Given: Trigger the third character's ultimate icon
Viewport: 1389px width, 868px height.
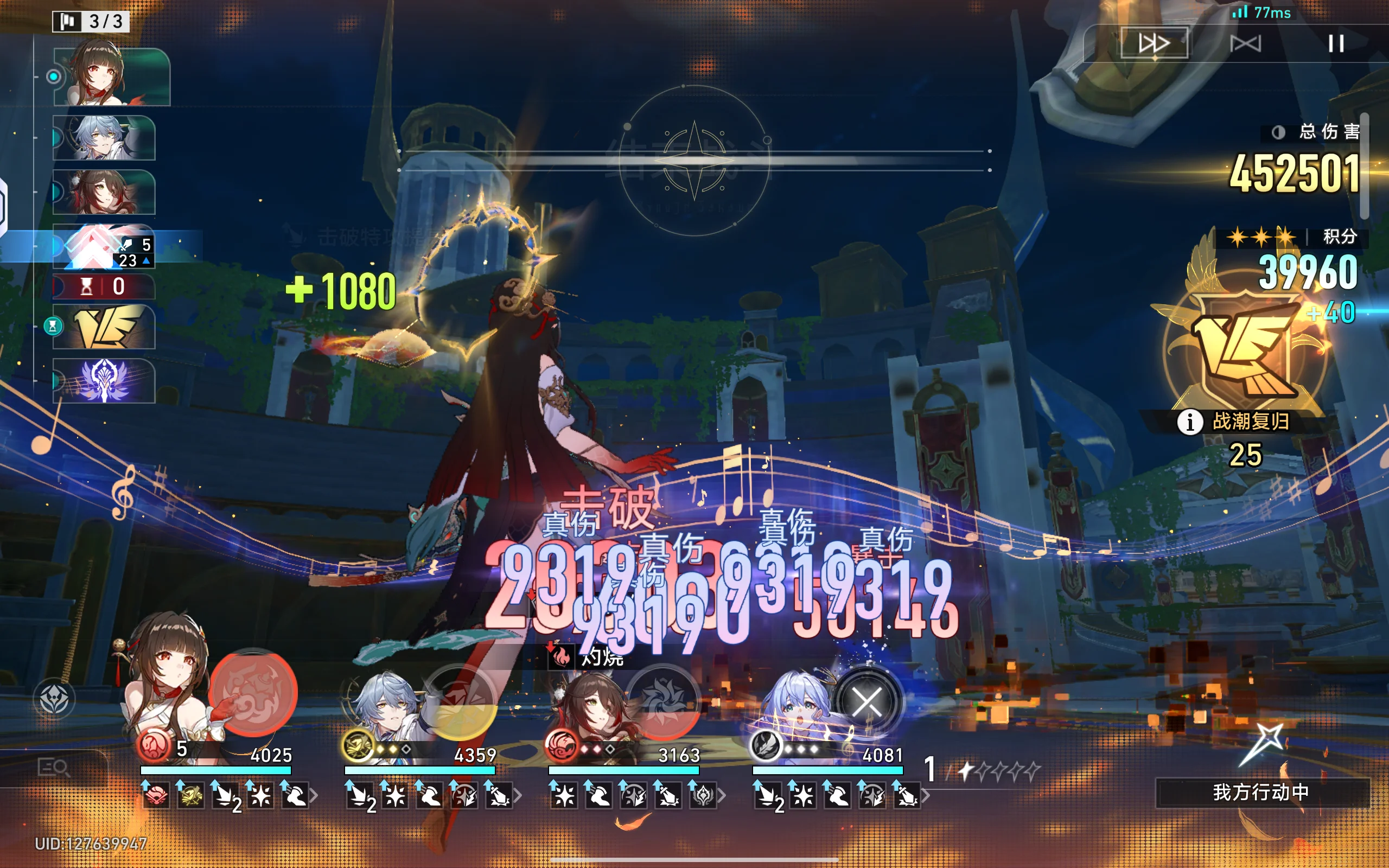Looking at the screenshot, I should point(663,701).
